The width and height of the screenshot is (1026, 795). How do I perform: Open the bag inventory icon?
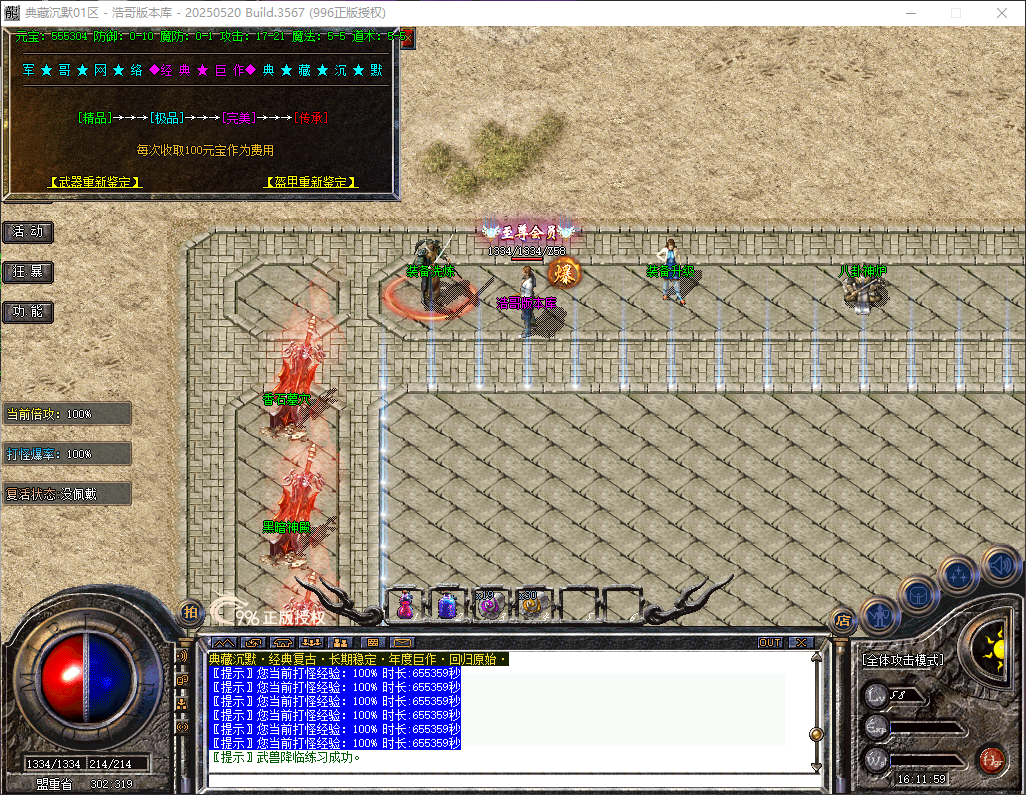coord(918,594)
